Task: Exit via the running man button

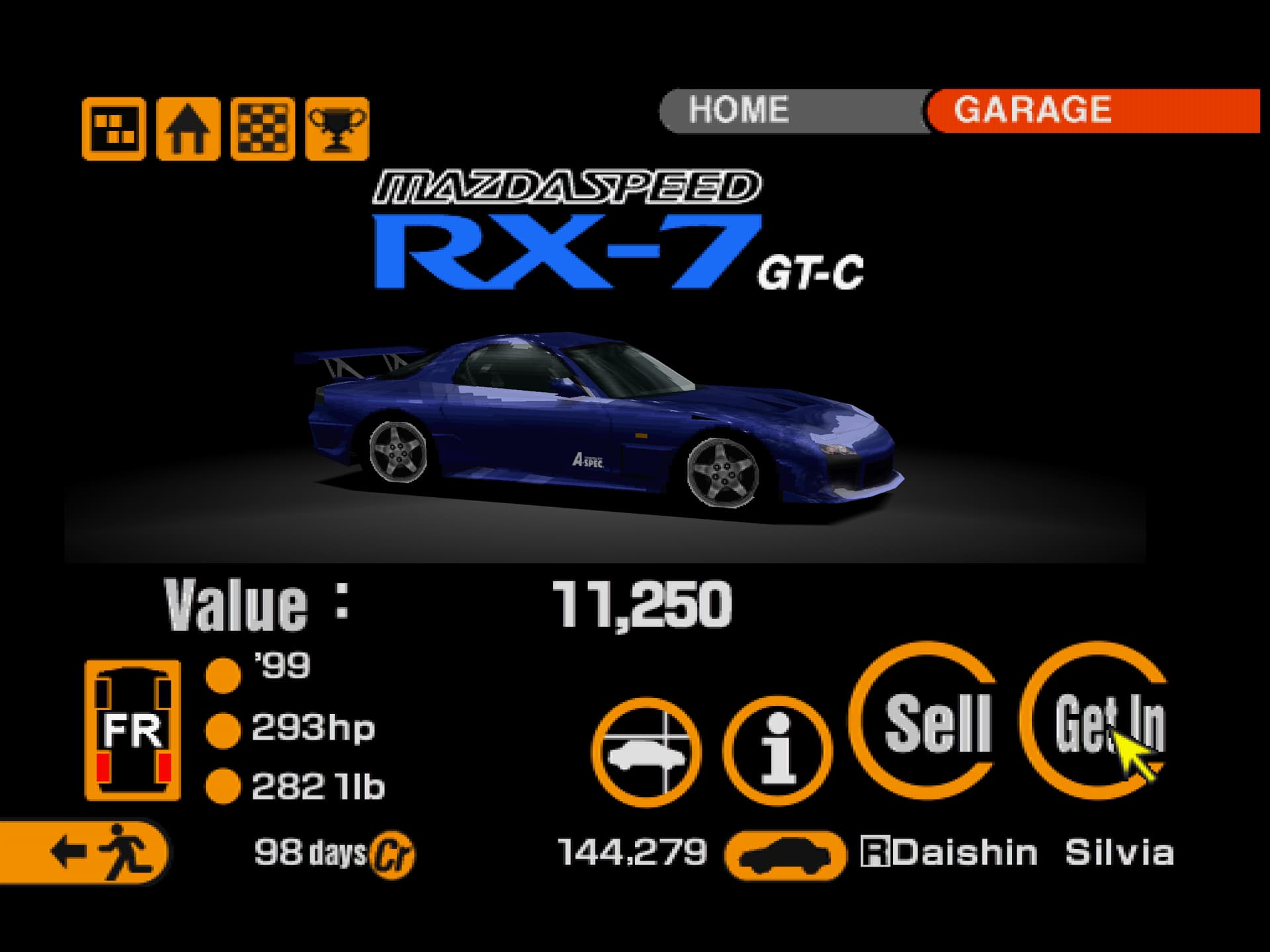Action: coord(85,852)
